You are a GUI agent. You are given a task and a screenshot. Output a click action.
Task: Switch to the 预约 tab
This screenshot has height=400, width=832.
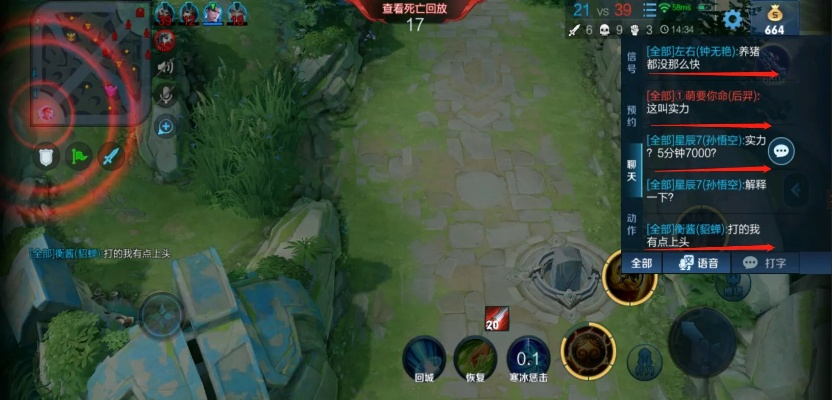pos(631,115)
